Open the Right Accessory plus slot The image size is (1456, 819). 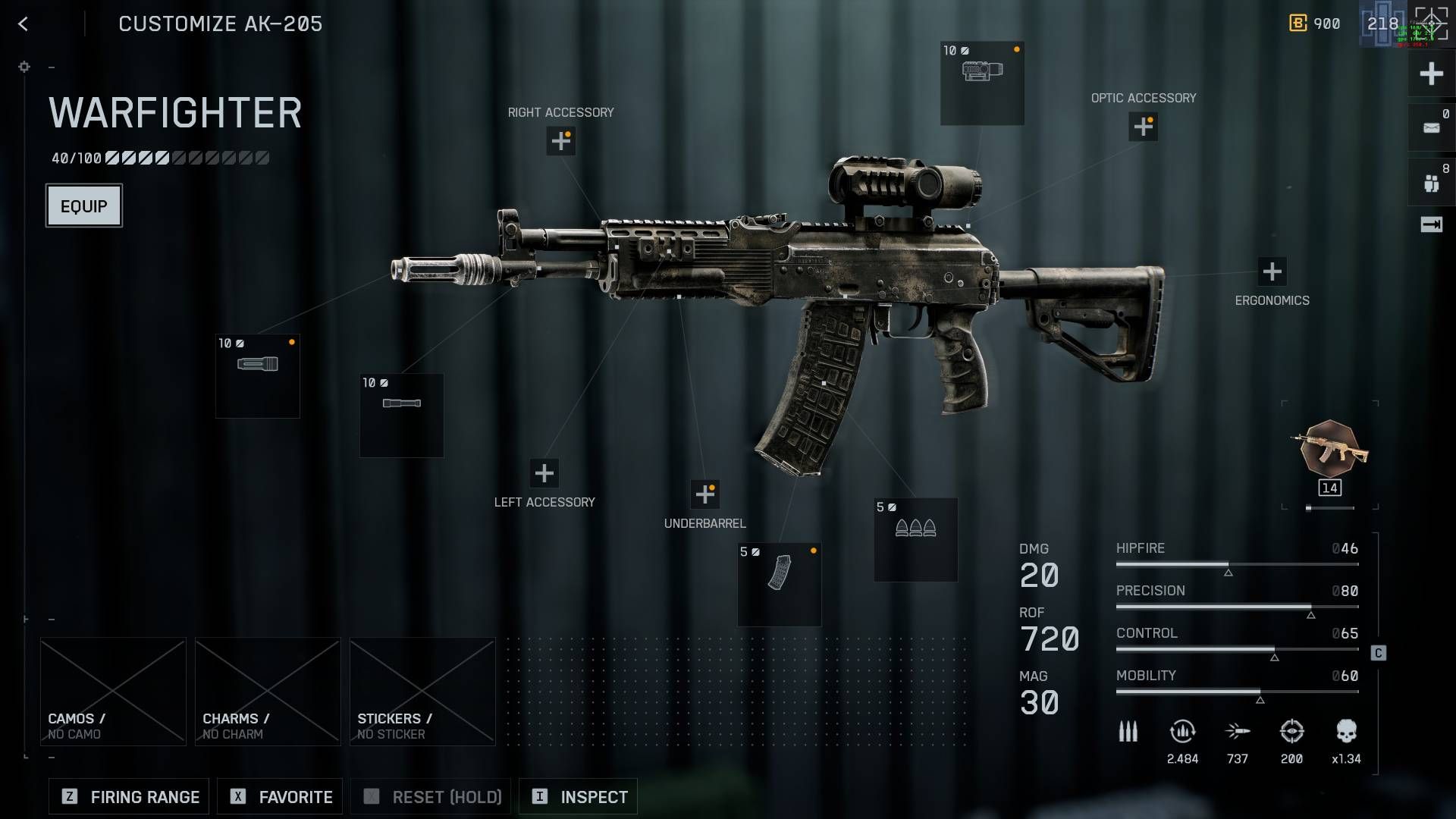tap(560, 141)
